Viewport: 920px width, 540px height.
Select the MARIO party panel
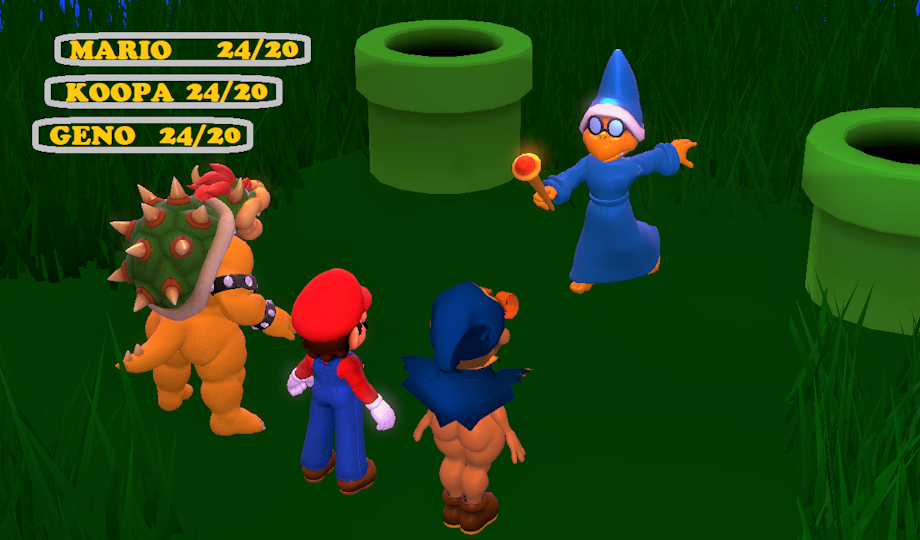pos(182,50)
